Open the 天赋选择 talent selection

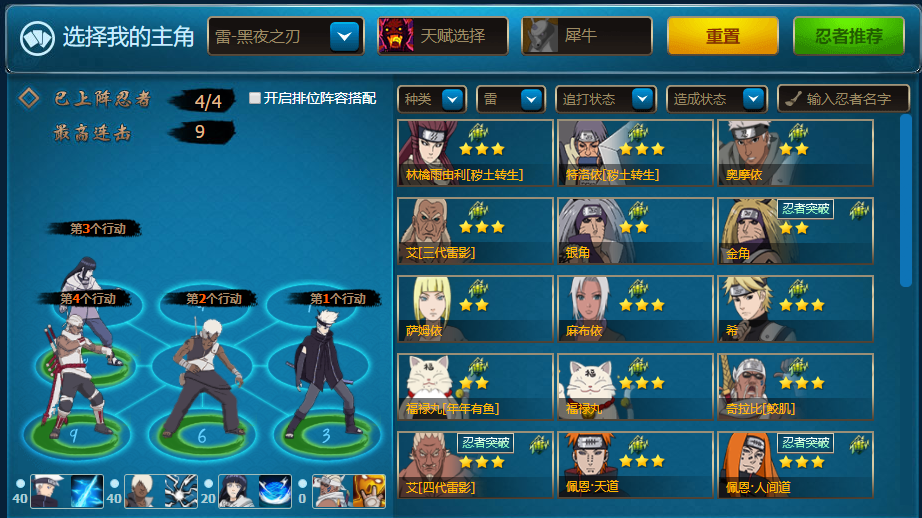442,36
